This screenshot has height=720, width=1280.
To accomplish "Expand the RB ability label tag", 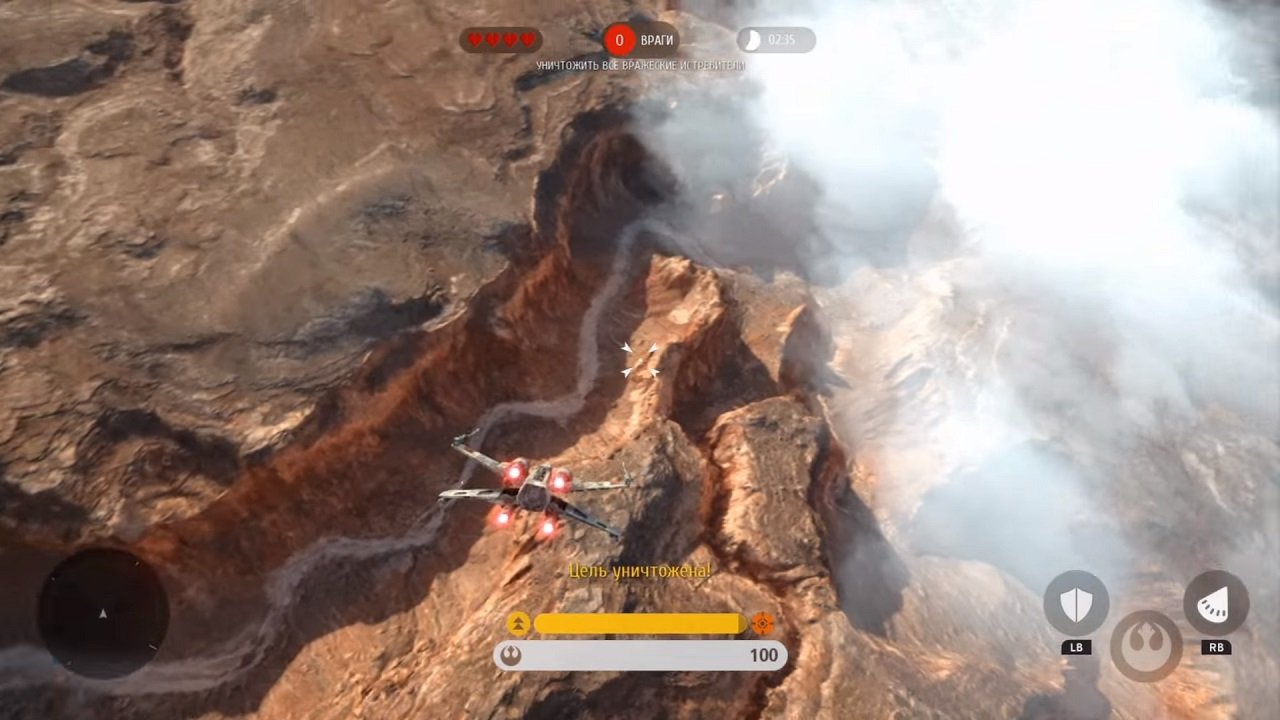I will click(1216, 647).
